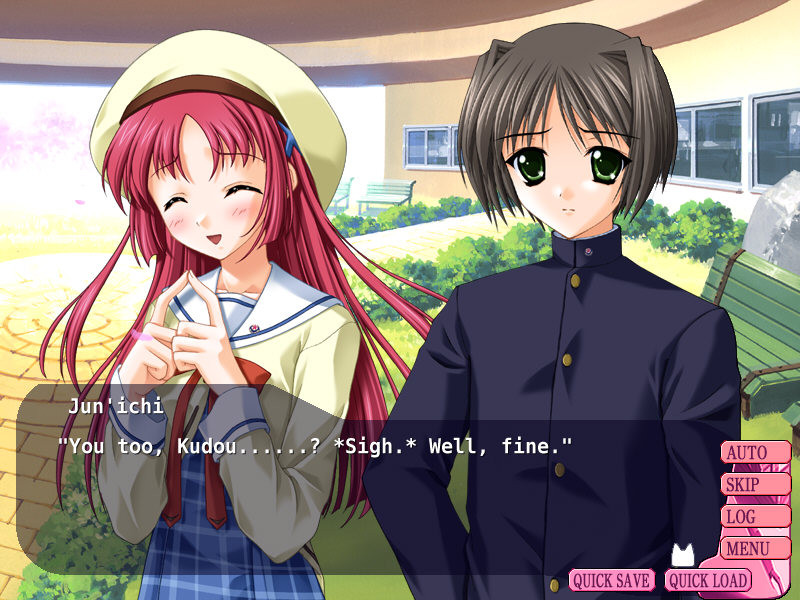Click QUICK LOAD button
This screenshot has height=600, width=800.
(x=708, y=580)
